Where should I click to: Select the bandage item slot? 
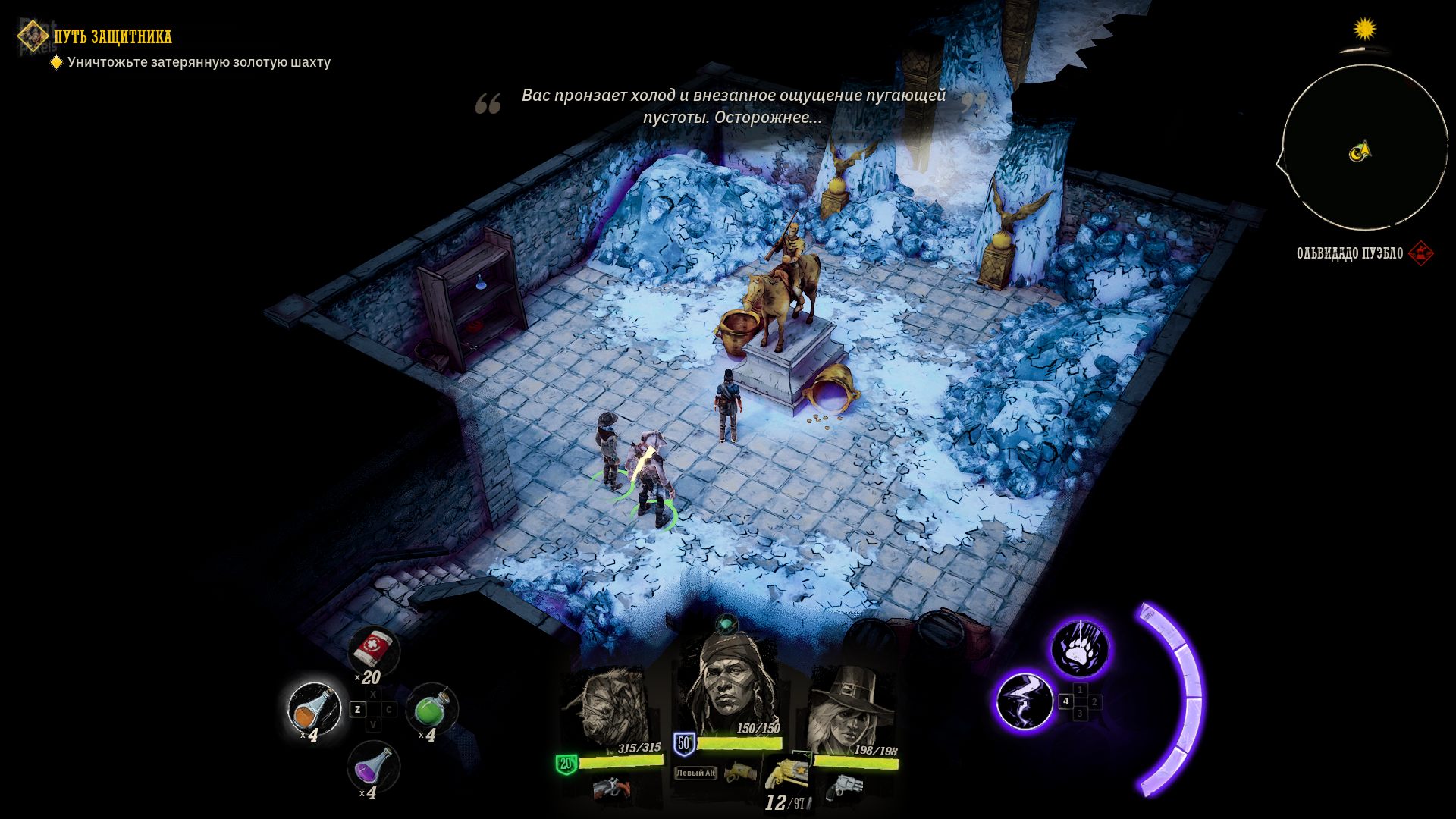pyautogui.click(x=373, y=649)
